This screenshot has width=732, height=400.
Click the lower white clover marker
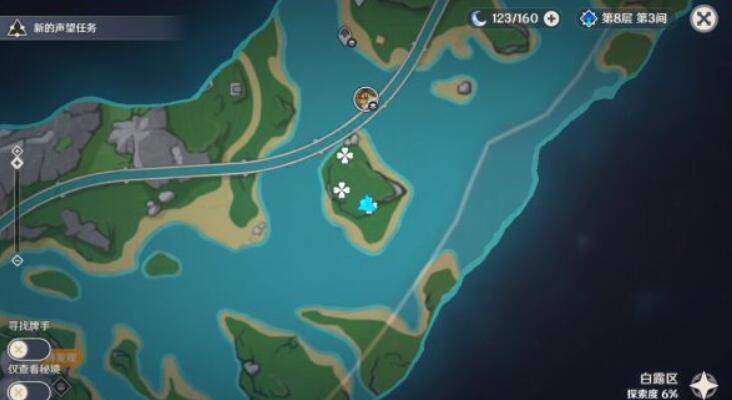[342, 190]
